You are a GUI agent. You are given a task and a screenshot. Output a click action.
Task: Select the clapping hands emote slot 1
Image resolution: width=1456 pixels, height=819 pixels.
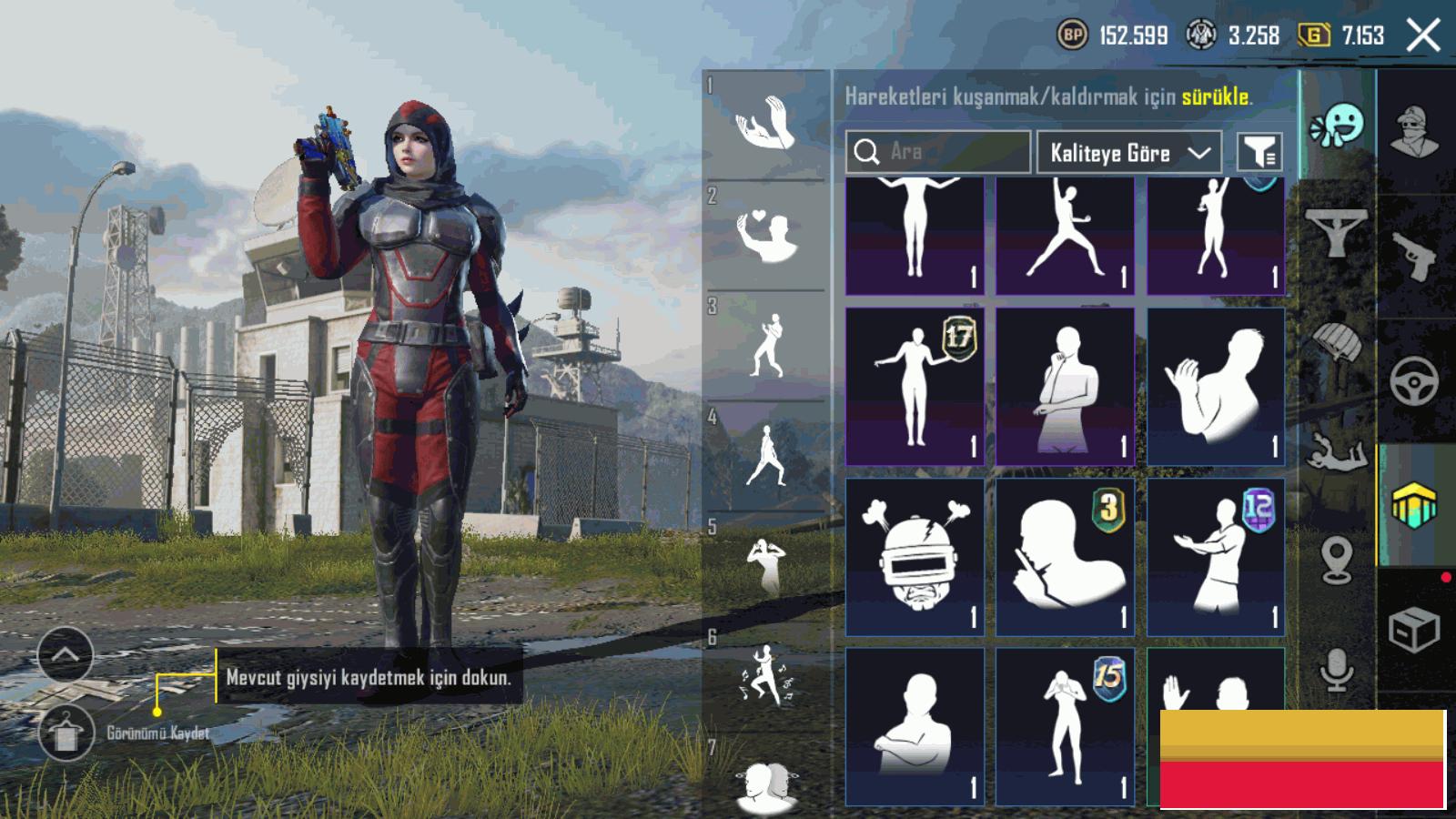click(765, 125)
